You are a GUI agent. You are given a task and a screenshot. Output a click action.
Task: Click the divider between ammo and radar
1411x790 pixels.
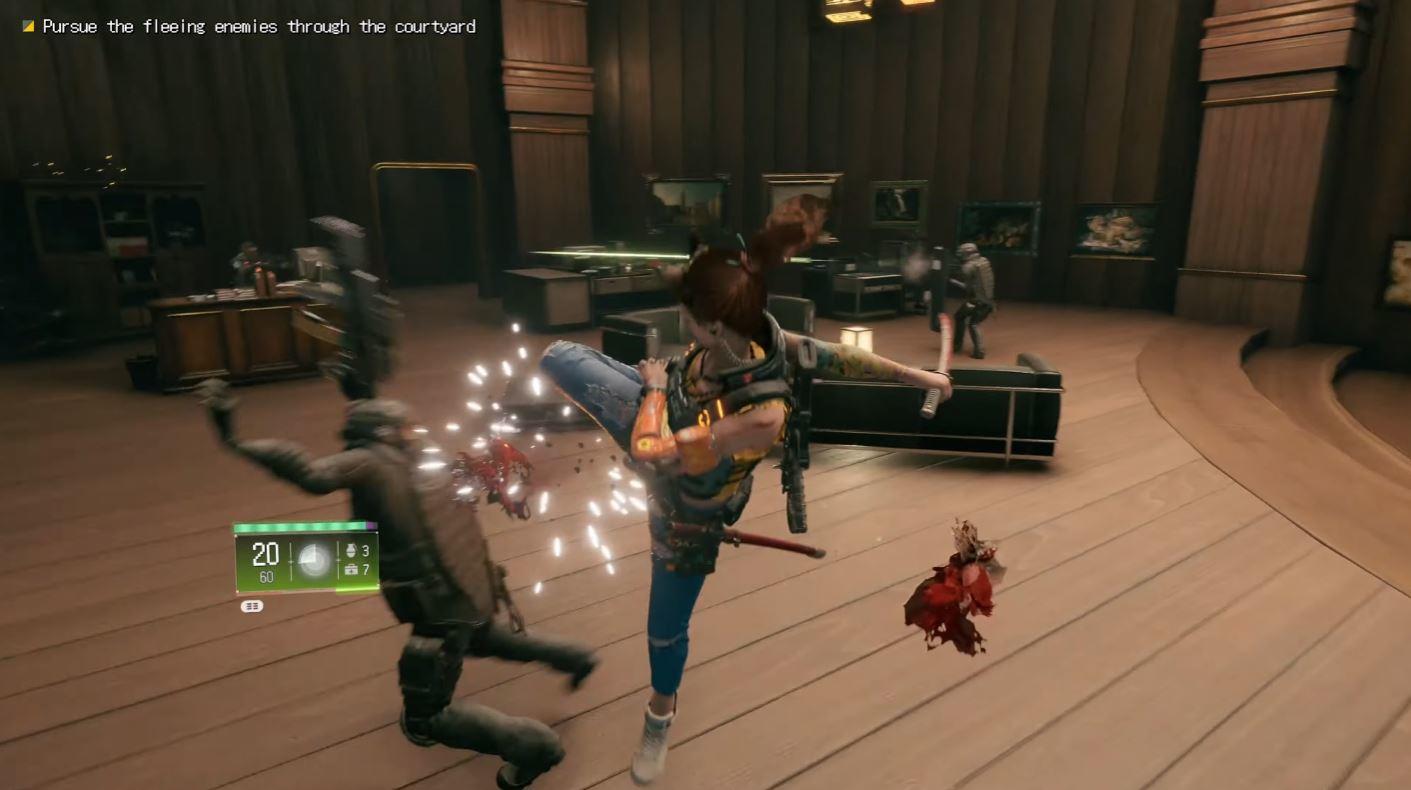click(291, 560)
